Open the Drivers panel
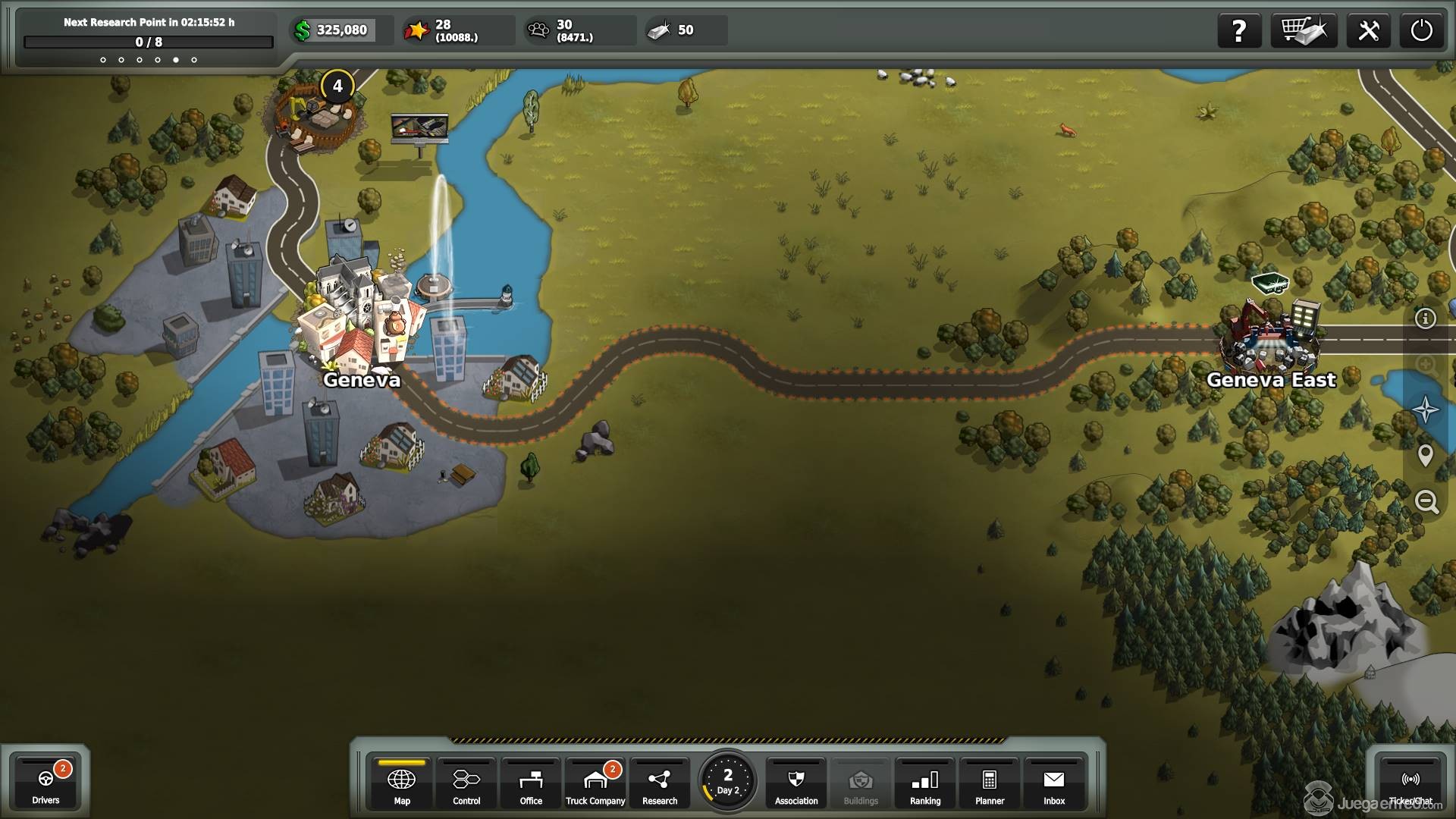The height and width of the screenshot is (819, 1456). (x=45, y=783)
